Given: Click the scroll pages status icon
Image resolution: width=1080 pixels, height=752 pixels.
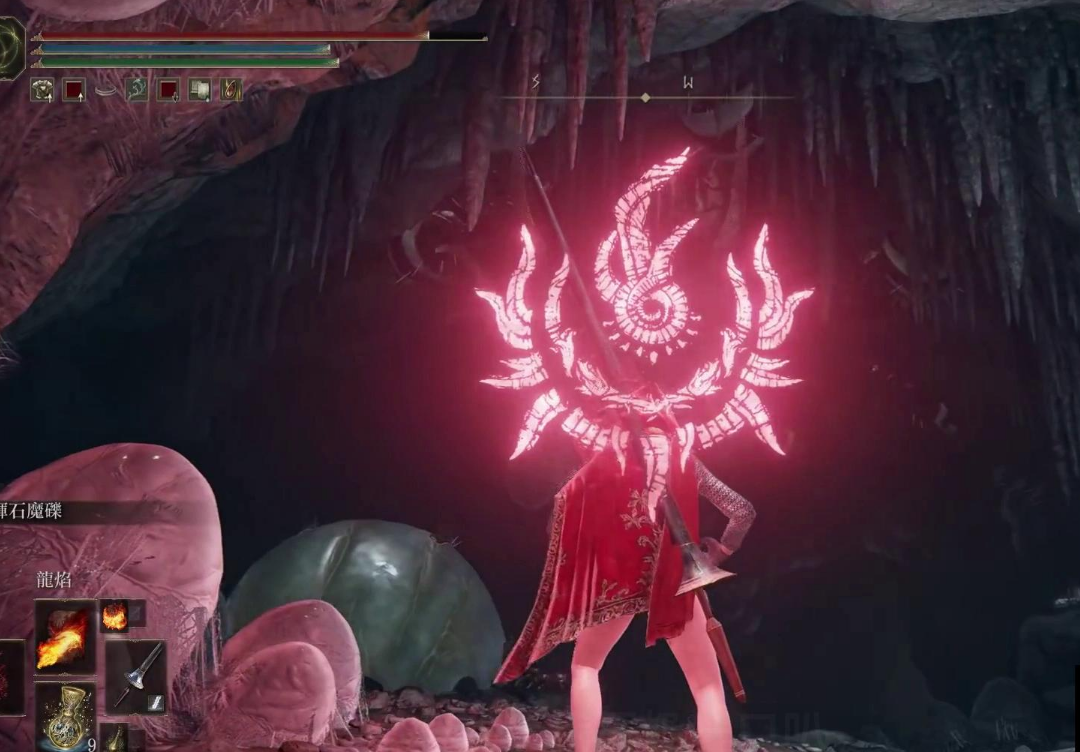Looking at the screenshot, I should click(x=199, y=90).
